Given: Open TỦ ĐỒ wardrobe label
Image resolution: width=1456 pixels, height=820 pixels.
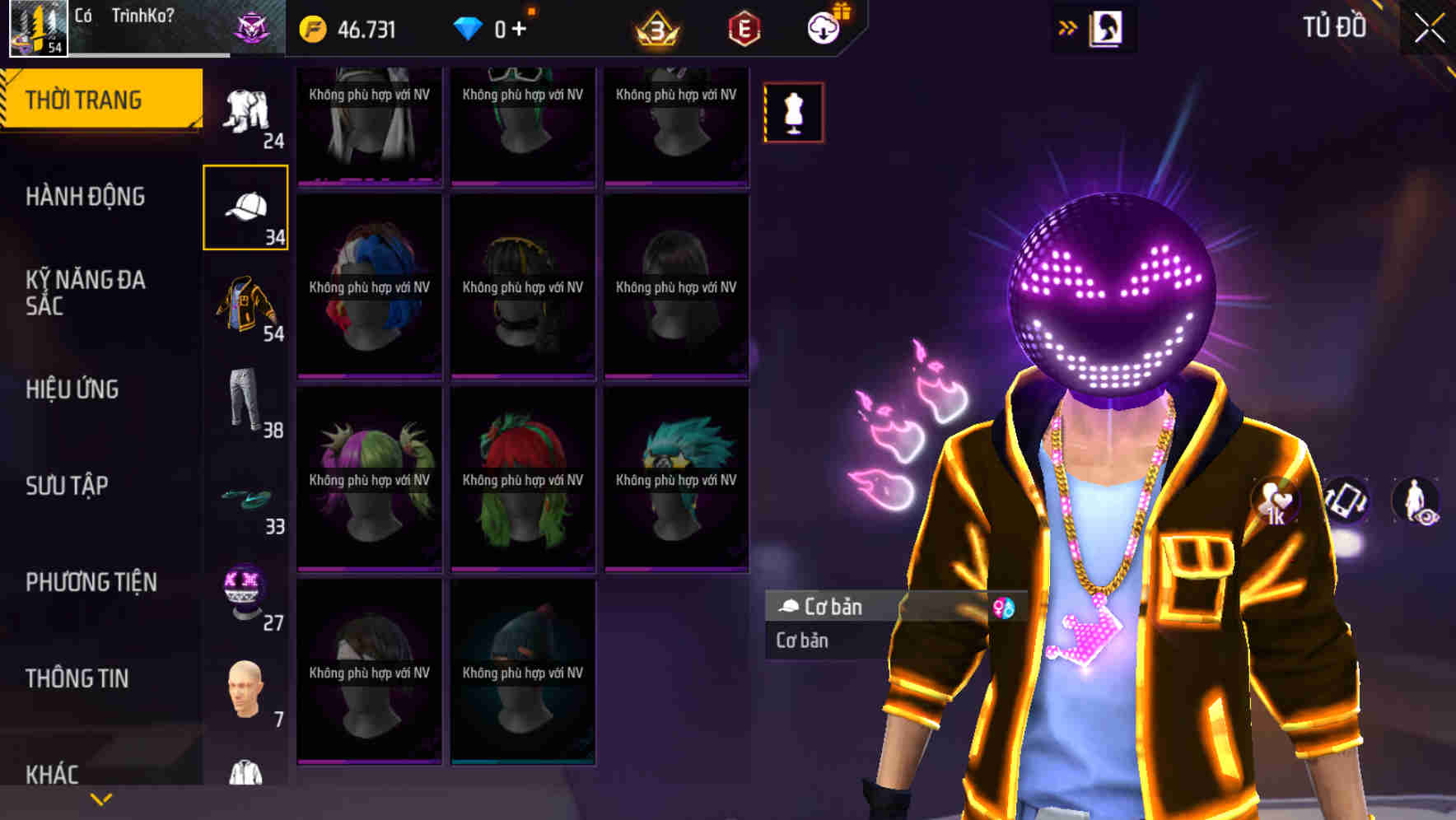Looking at the screenshot, I should point(1333,26).
